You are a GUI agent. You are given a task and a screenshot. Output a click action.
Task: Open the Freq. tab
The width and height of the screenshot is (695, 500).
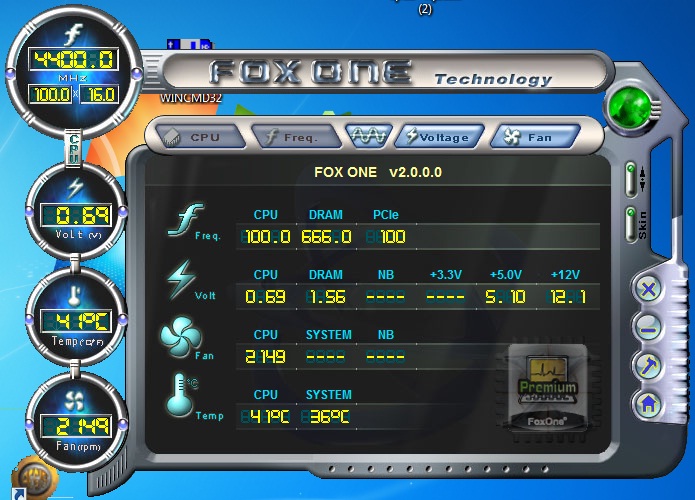click(291, 136)
